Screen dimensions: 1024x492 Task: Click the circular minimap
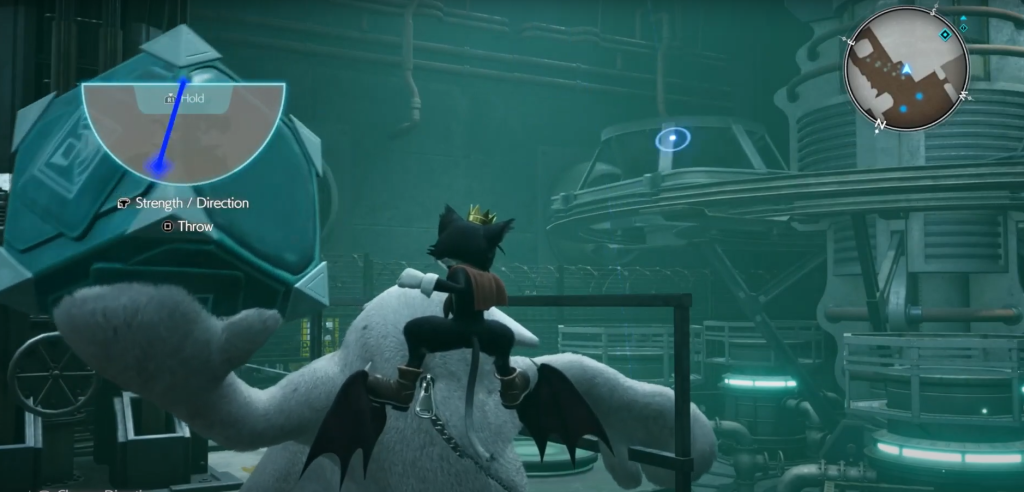[907, 69]
